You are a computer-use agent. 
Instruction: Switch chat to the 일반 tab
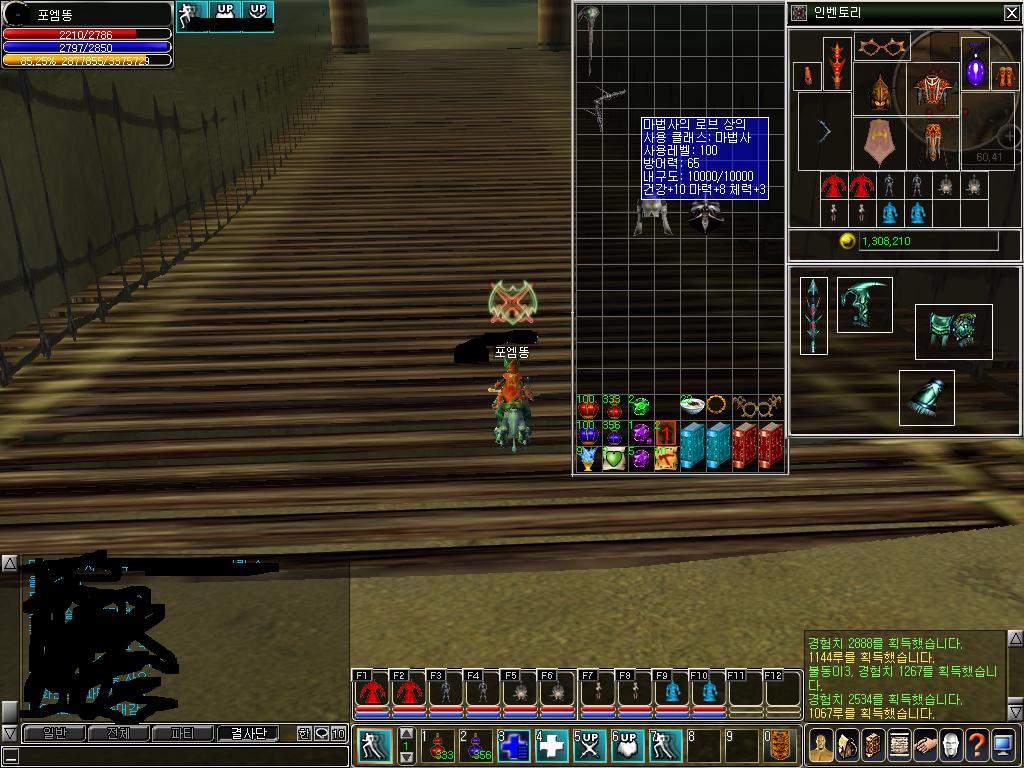click(x=49, y=733)
